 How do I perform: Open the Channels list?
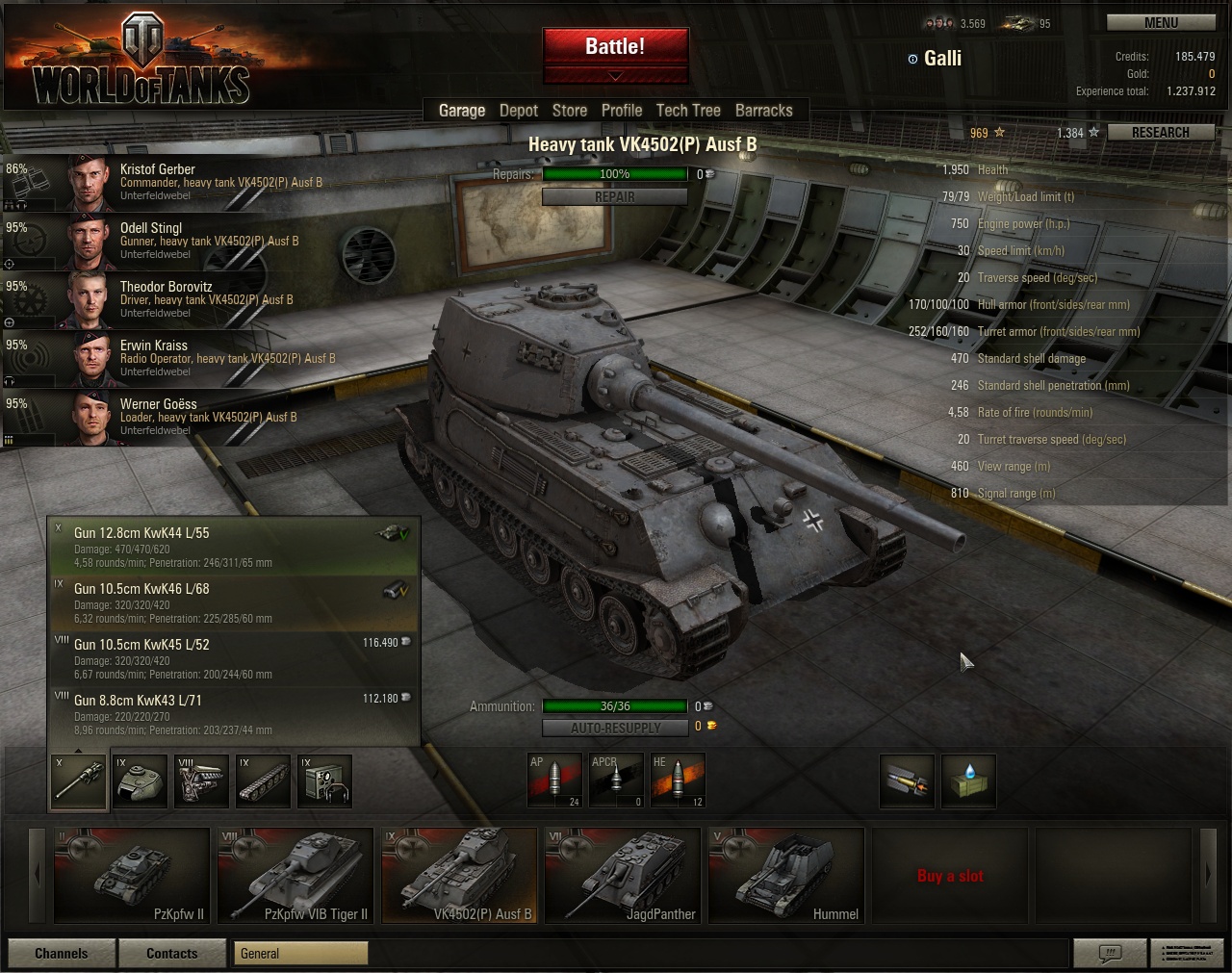(x=62, y=954)
